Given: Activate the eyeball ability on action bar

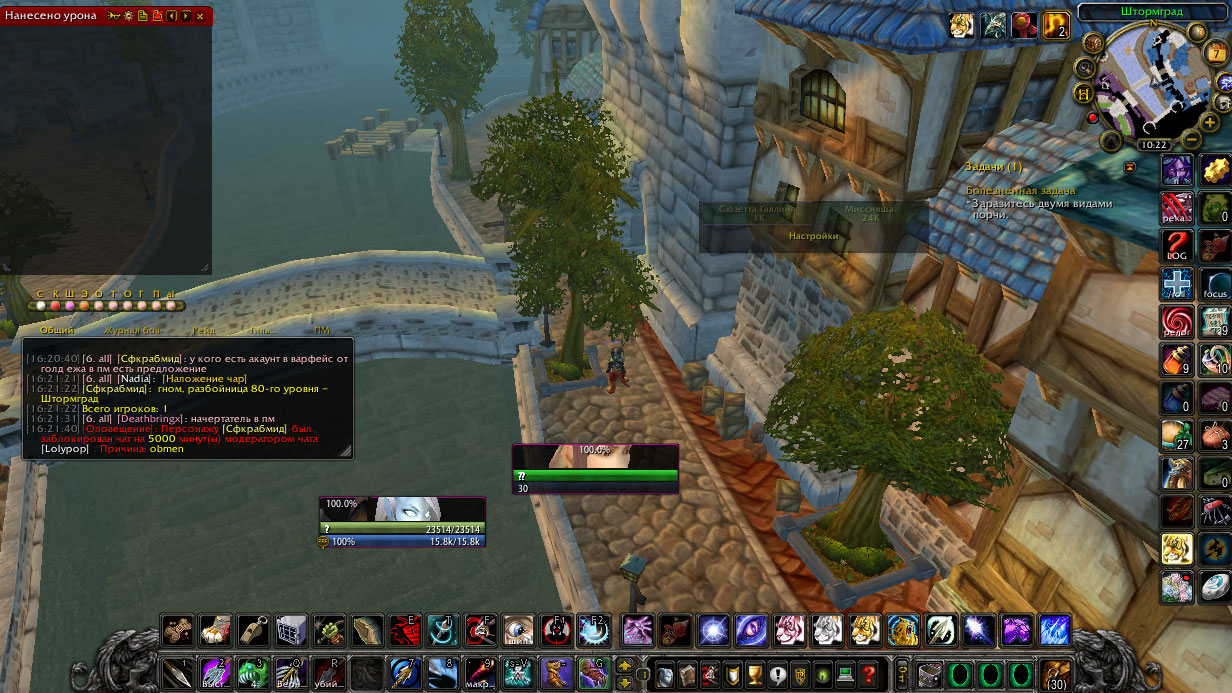Looking at the screenshot, I should click(519, 630).
